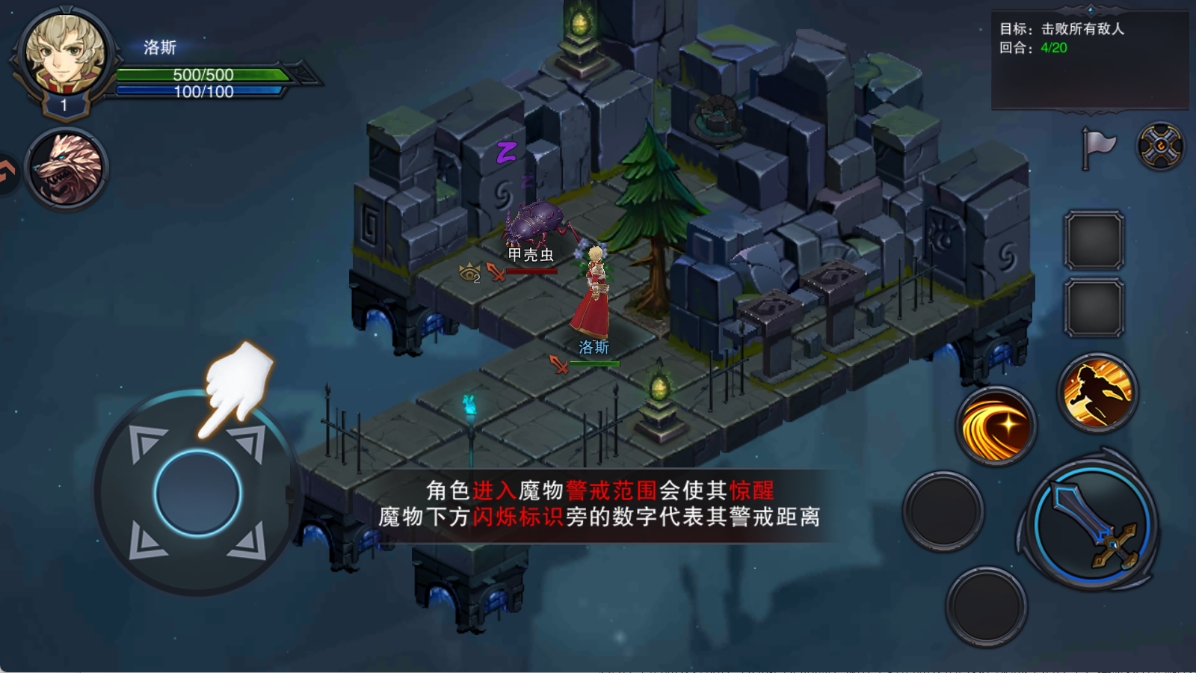Select the blonde hero Los portrait

pos(65,57)
